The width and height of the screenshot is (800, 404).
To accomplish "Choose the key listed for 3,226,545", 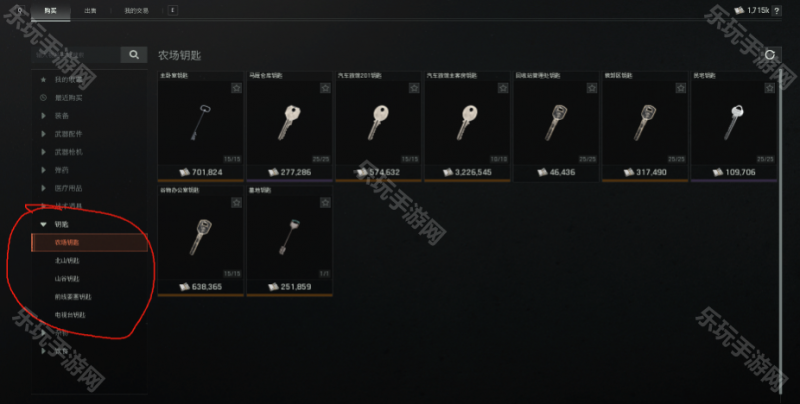I will (466, 125).
